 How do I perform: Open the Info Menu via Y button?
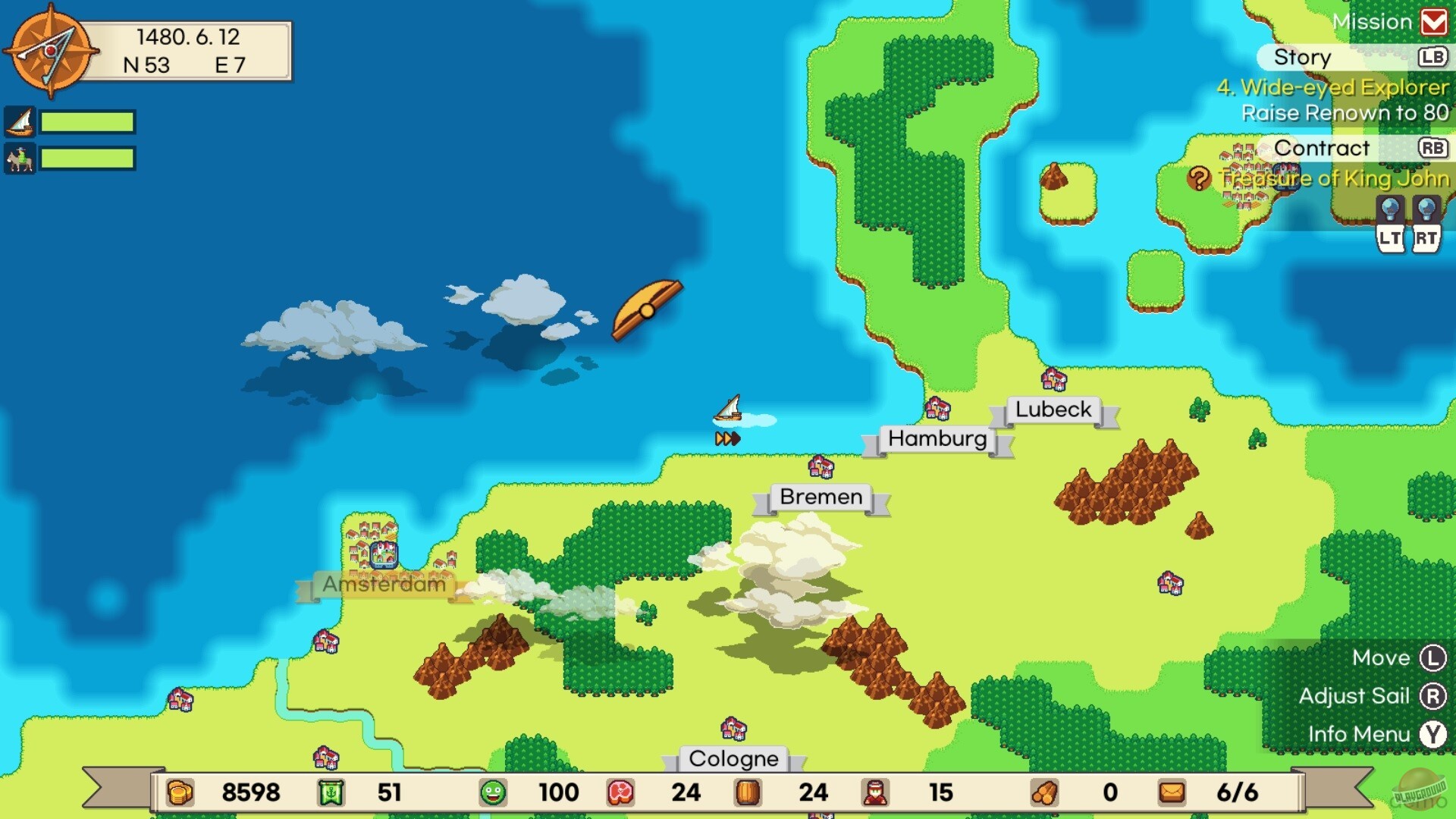click(x=1432, y=734)
